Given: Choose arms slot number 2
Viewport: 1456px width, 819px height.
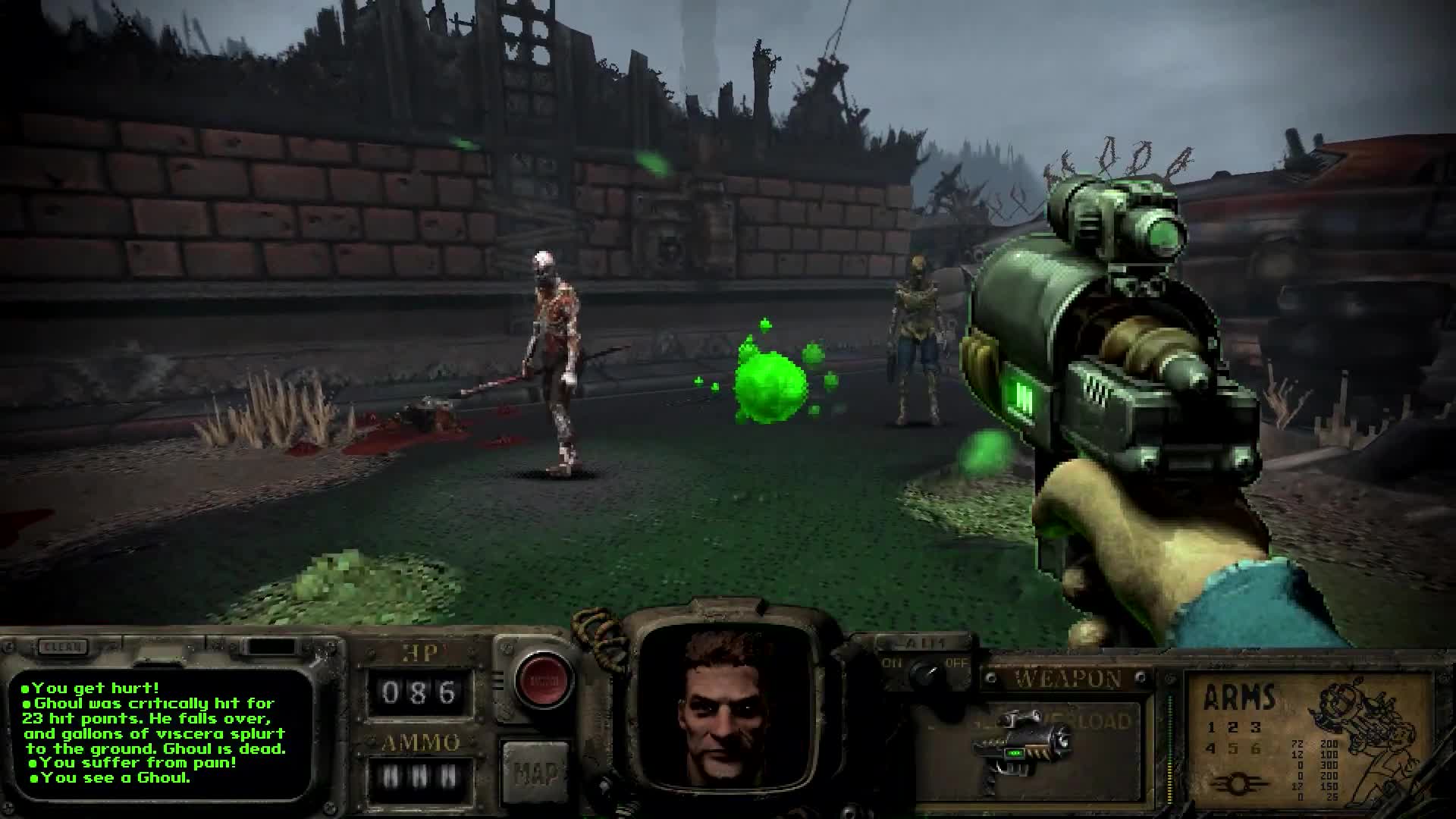Looking at the screenshot, I should [x=1233, y=728].
